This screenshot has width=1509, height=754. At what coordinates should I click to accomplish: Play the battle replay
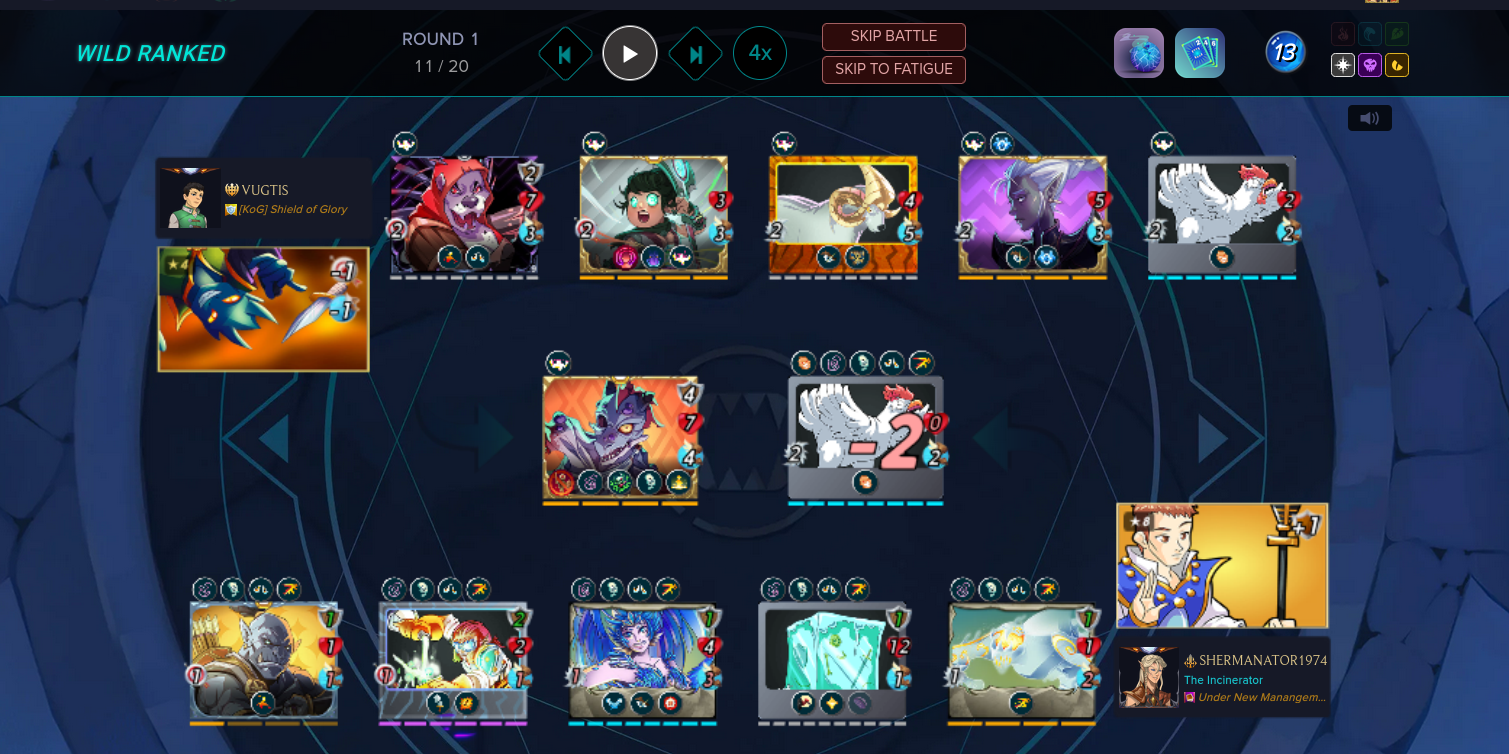point(630,53)
